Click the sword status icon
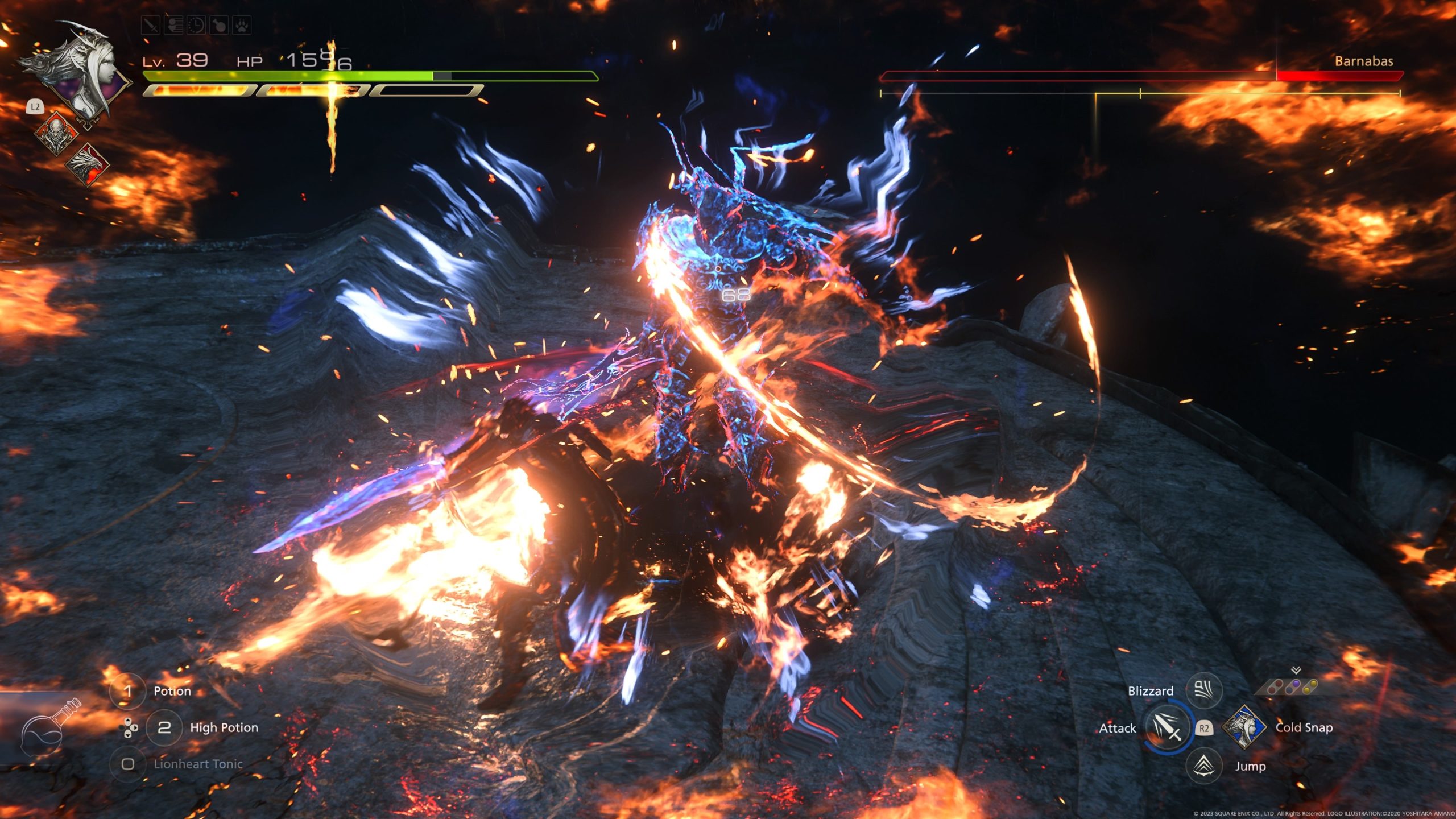The width and height of the screenshot is (1456, 819). (x=151, y=26)
